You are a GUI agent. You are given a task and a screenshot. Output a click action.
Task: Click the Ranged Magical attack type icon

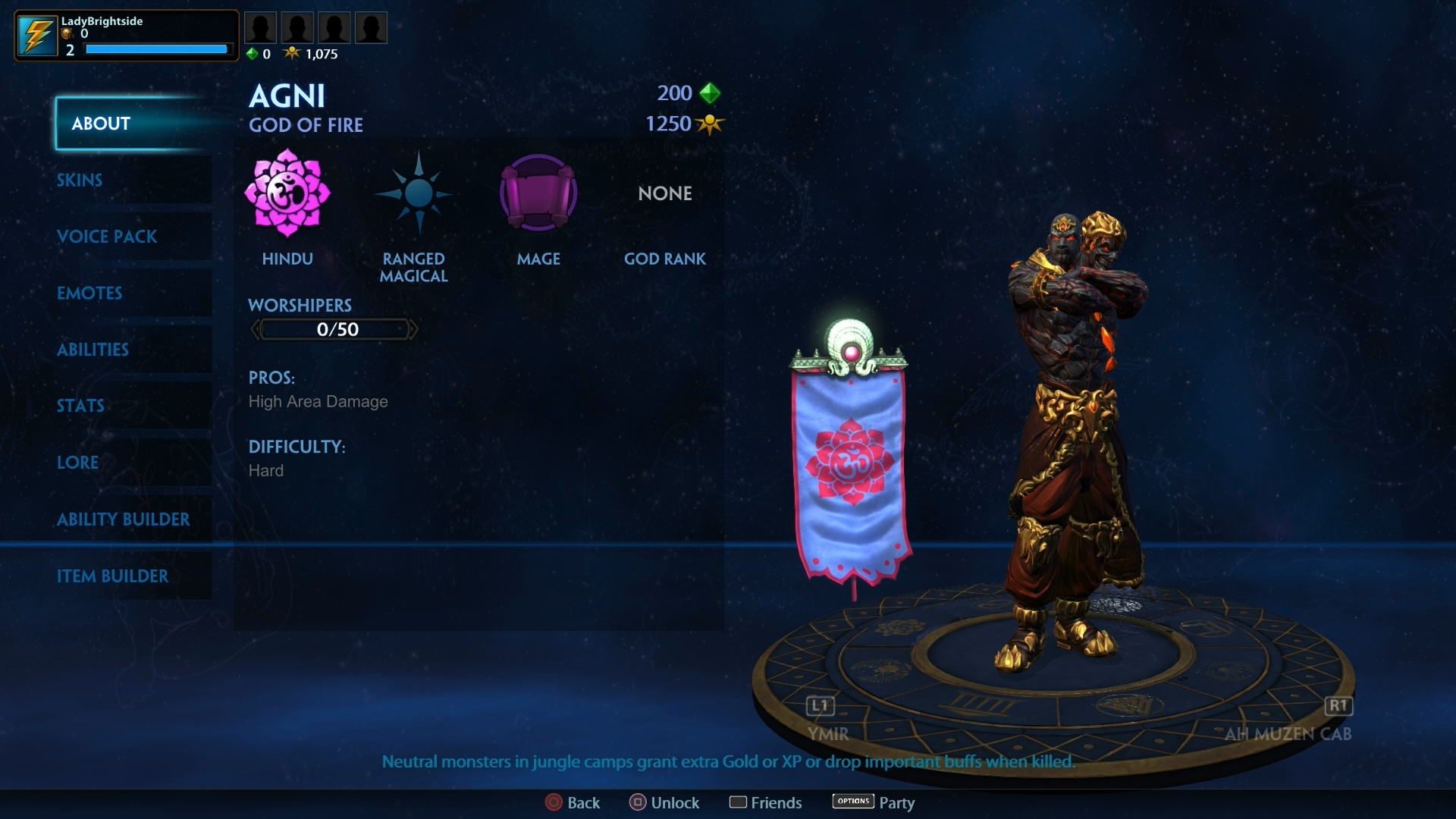pos(413,193)
